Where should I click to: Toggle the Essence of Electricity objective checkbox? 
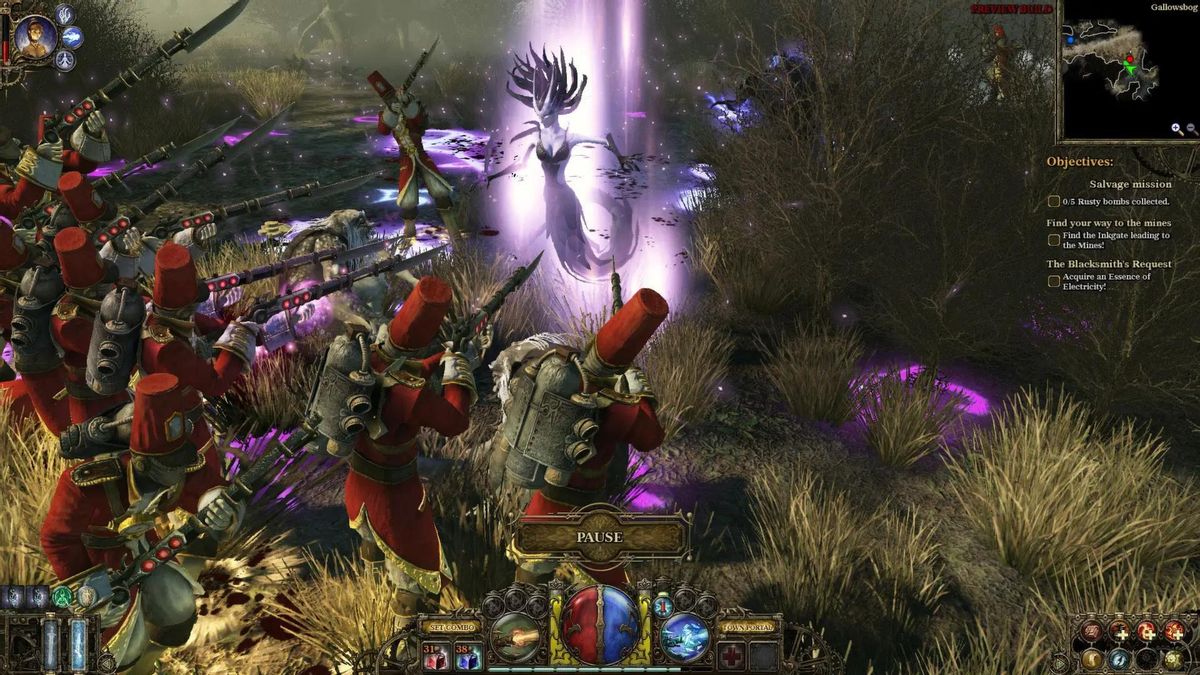pyautogui.click(x=1054, y=281)
